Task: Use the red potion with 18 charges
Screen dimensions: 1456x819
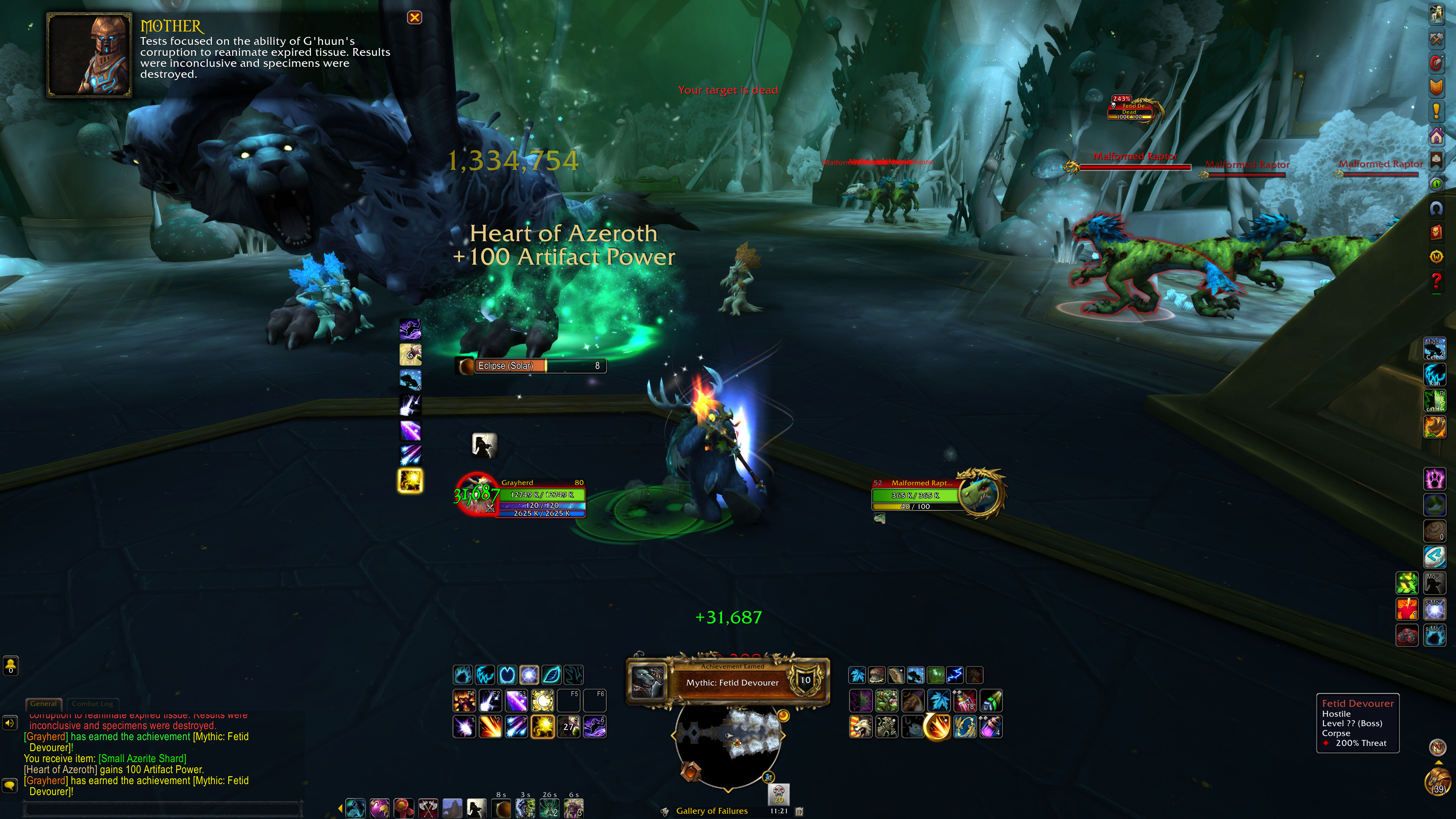Action: tap(965, 701)
